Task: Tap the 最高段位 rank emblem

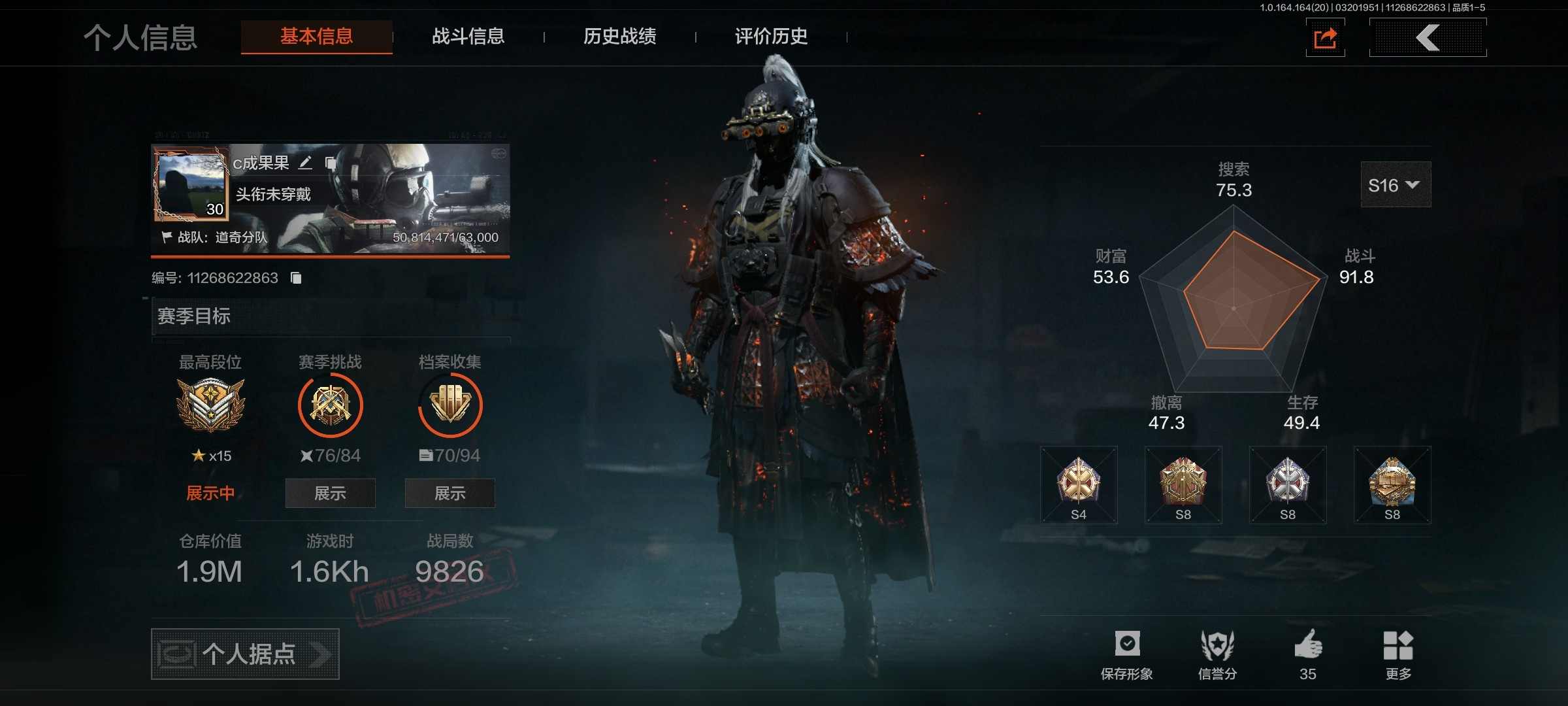Action: coord(210,405)
